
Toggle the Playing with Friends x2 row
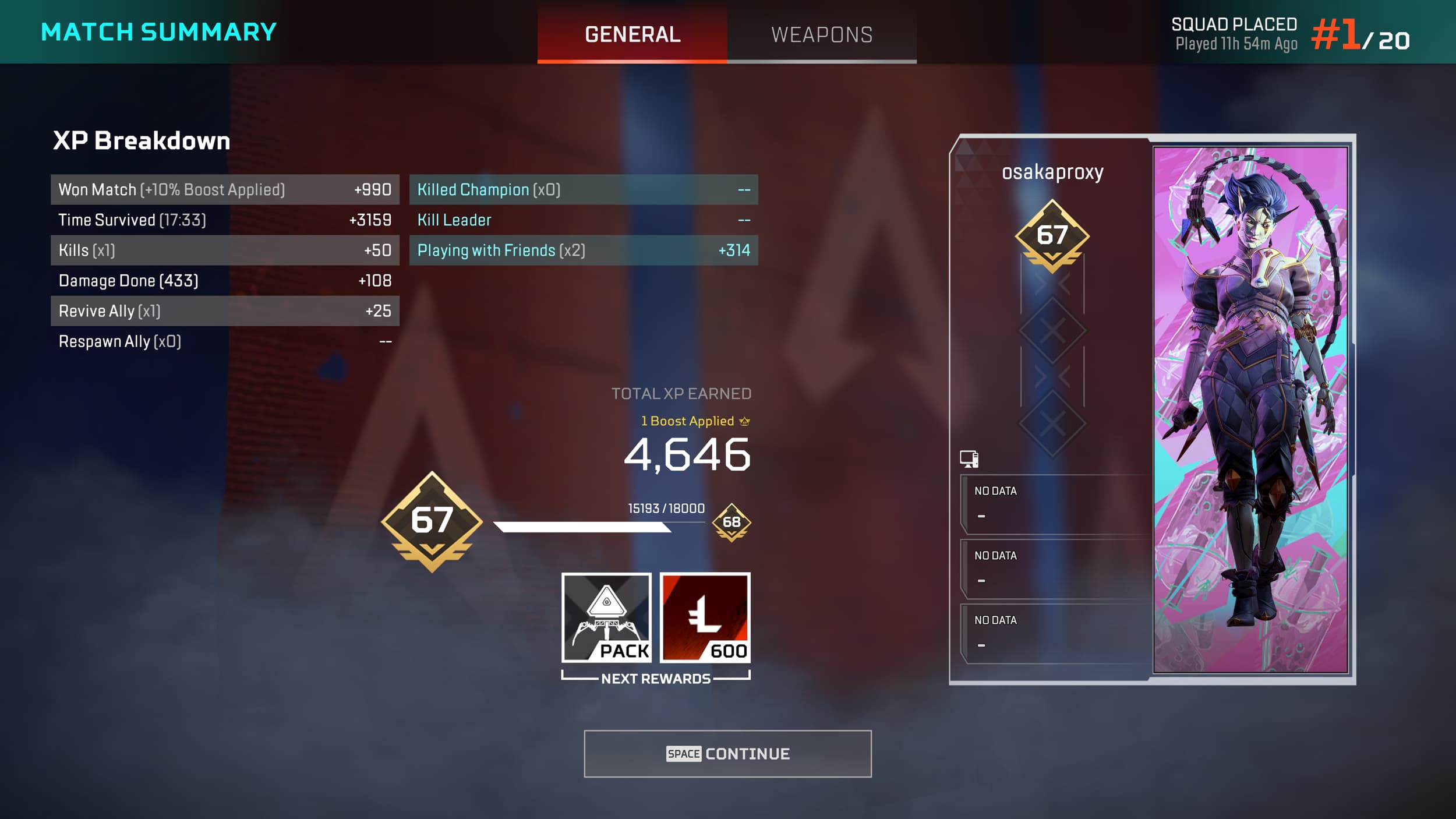(582, 250)
